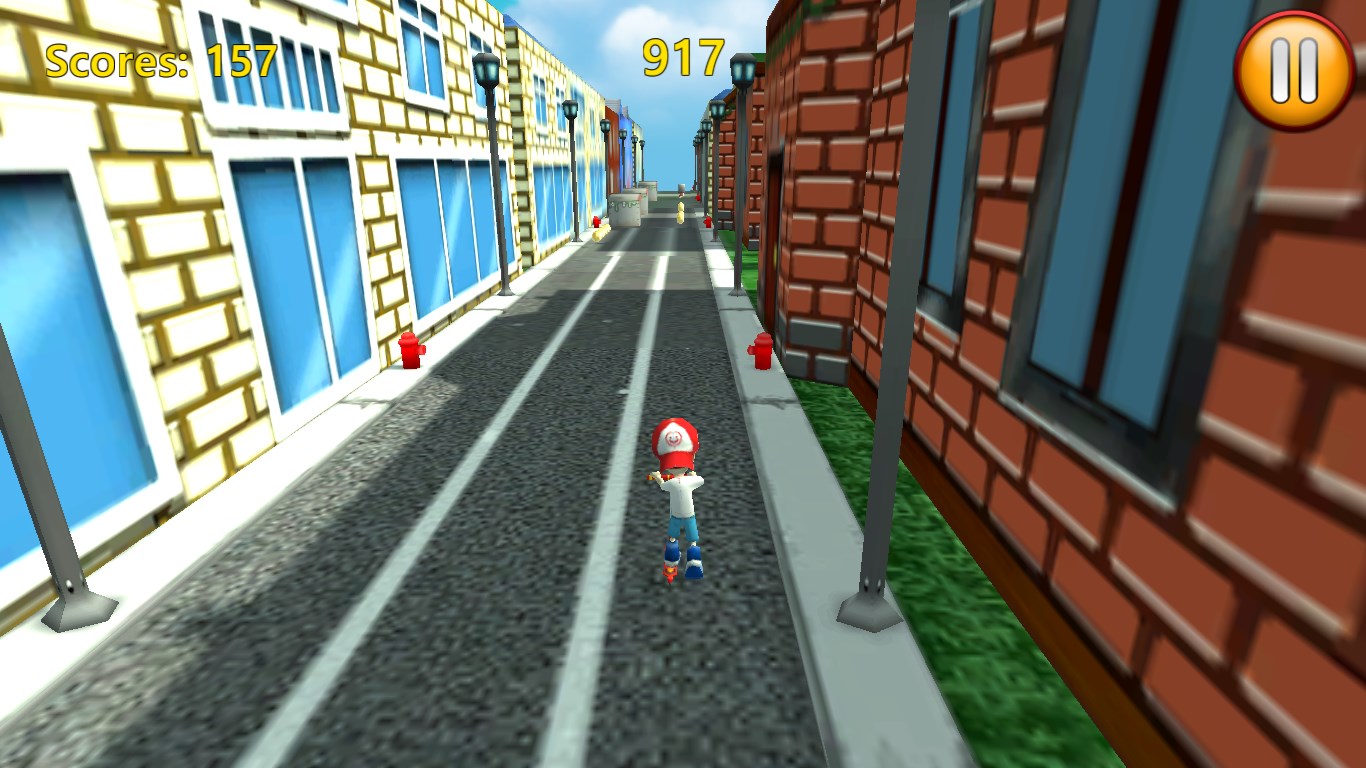Select the running character in the street
1366x768 pixels.
click(x=678, y=490)
